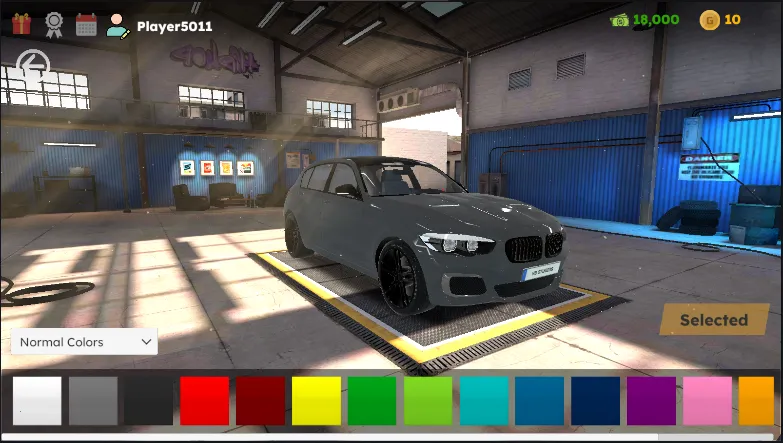Pick the dark green swatch
This screenshot has width=783, height=443.
373,400
